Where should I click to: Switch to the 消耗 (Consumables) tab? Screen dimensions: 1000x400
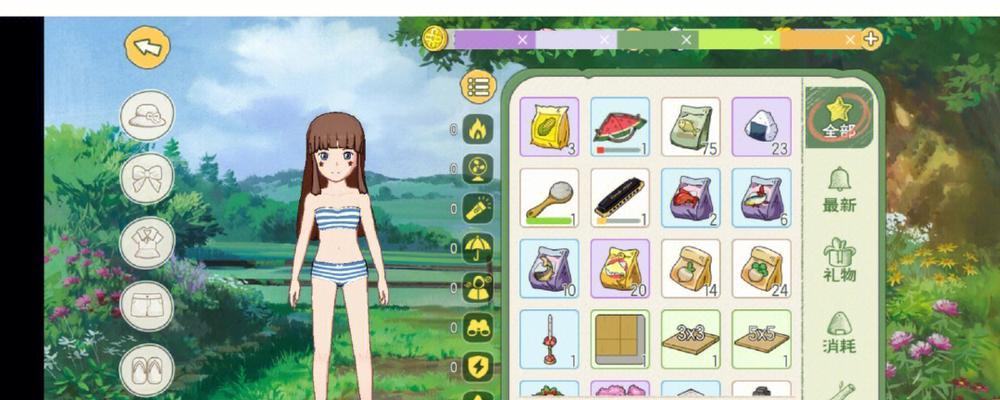pos(839,334)
